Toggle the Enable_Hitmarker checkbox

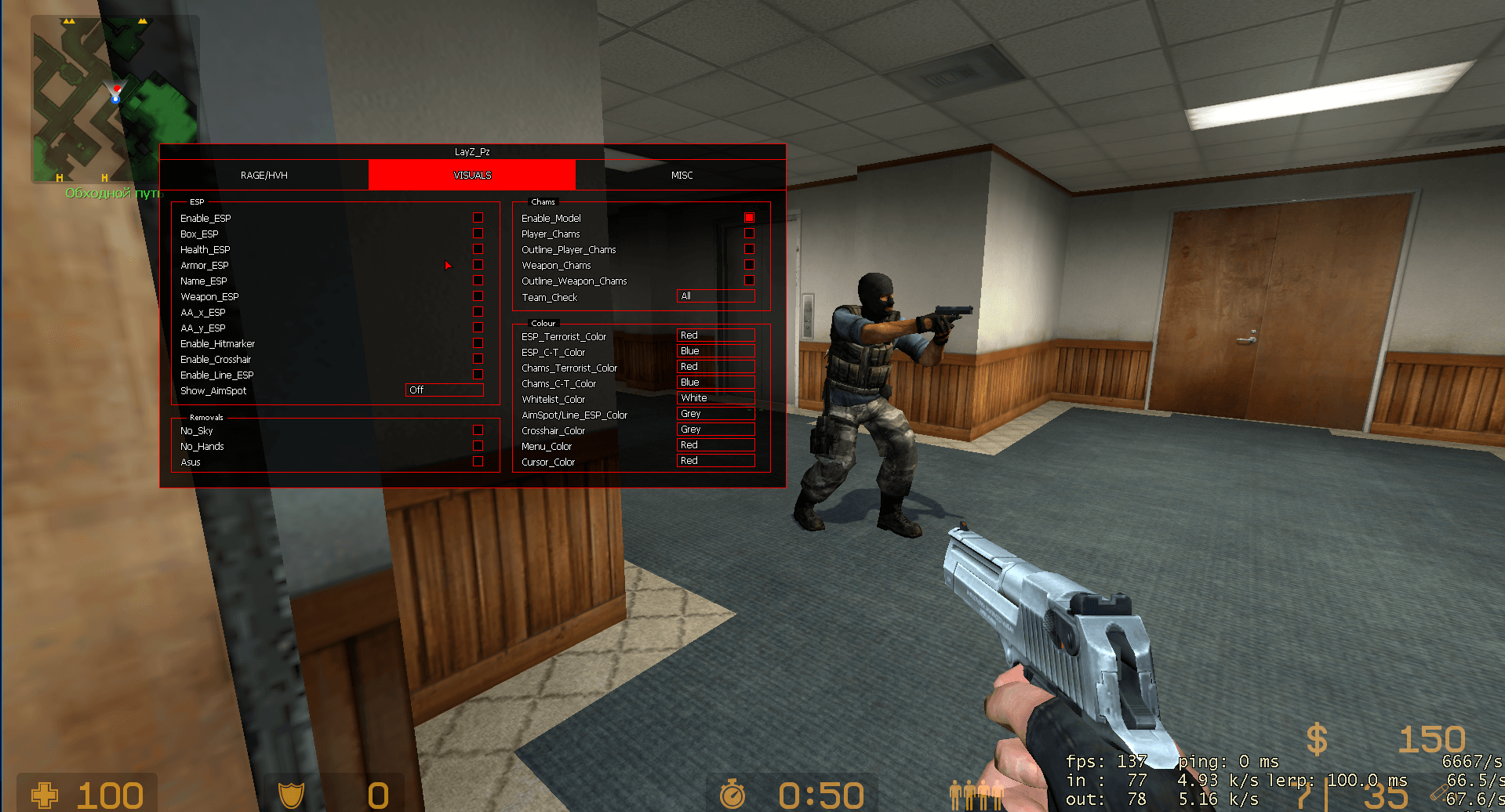tap(478, 343)
